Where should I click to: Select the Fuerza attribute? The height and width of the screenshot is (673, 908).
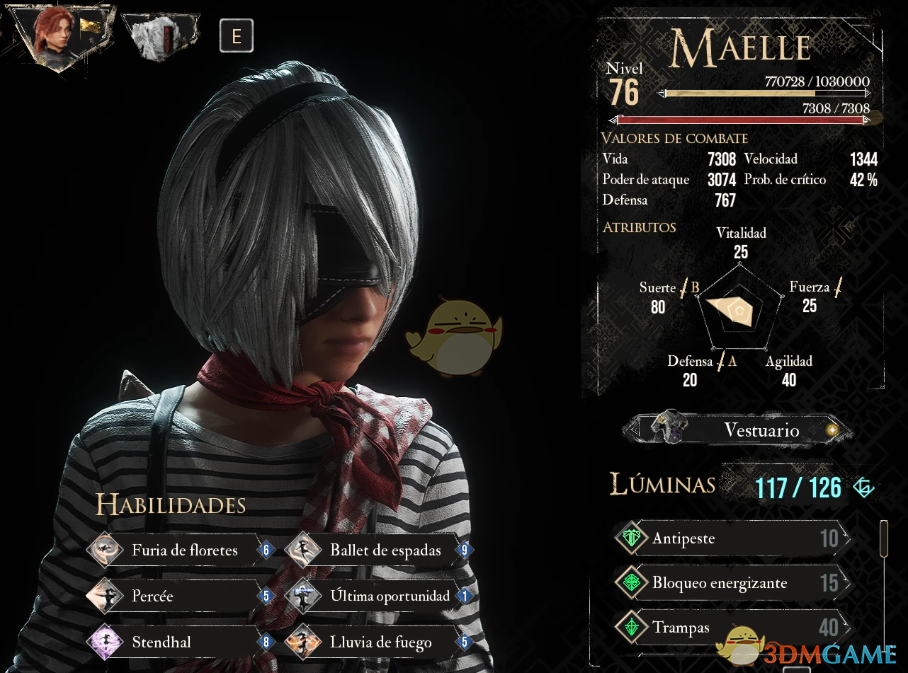pos(810,296)
